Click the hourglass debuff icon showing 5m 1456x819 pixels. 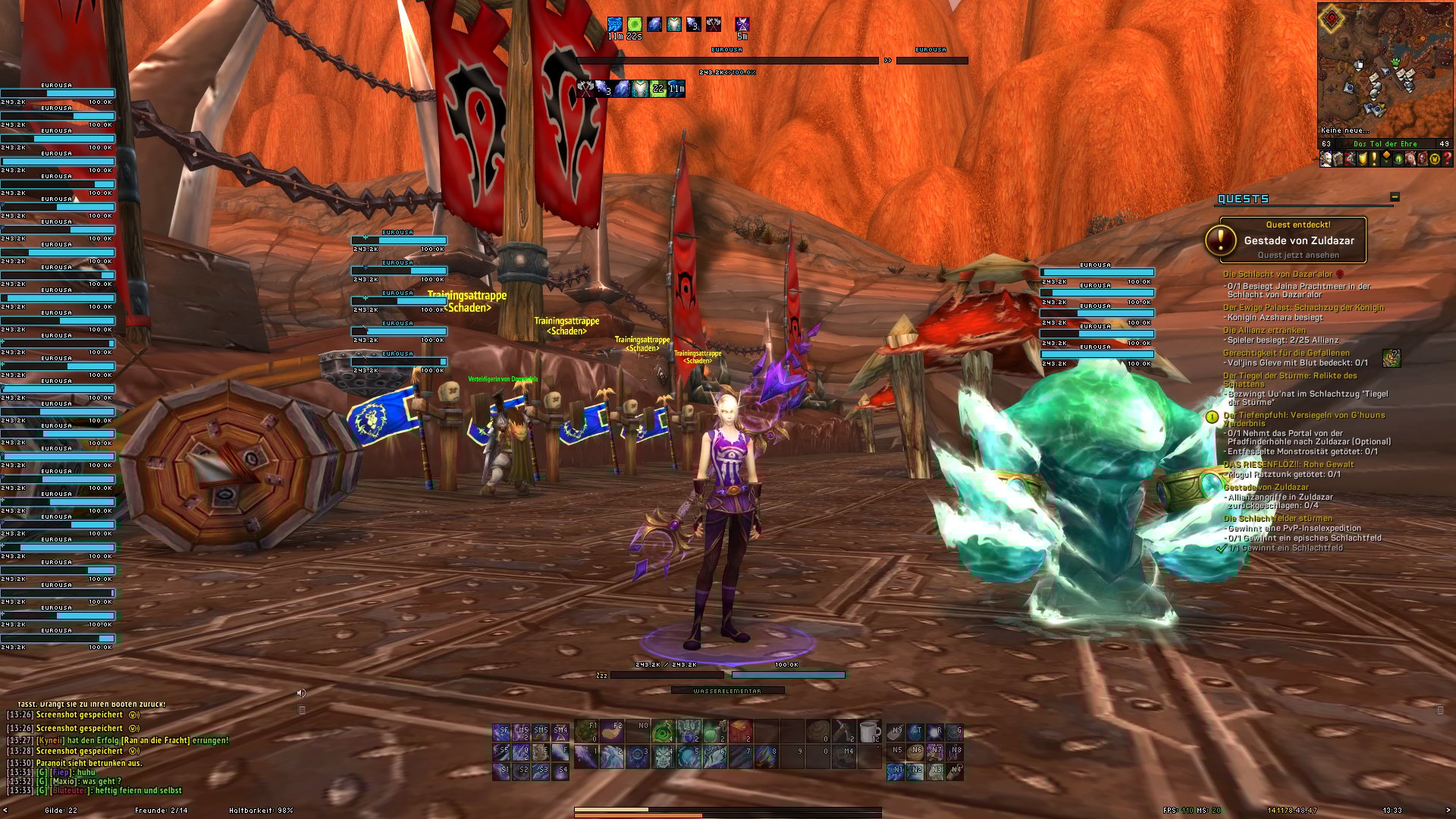coord(742,25)
